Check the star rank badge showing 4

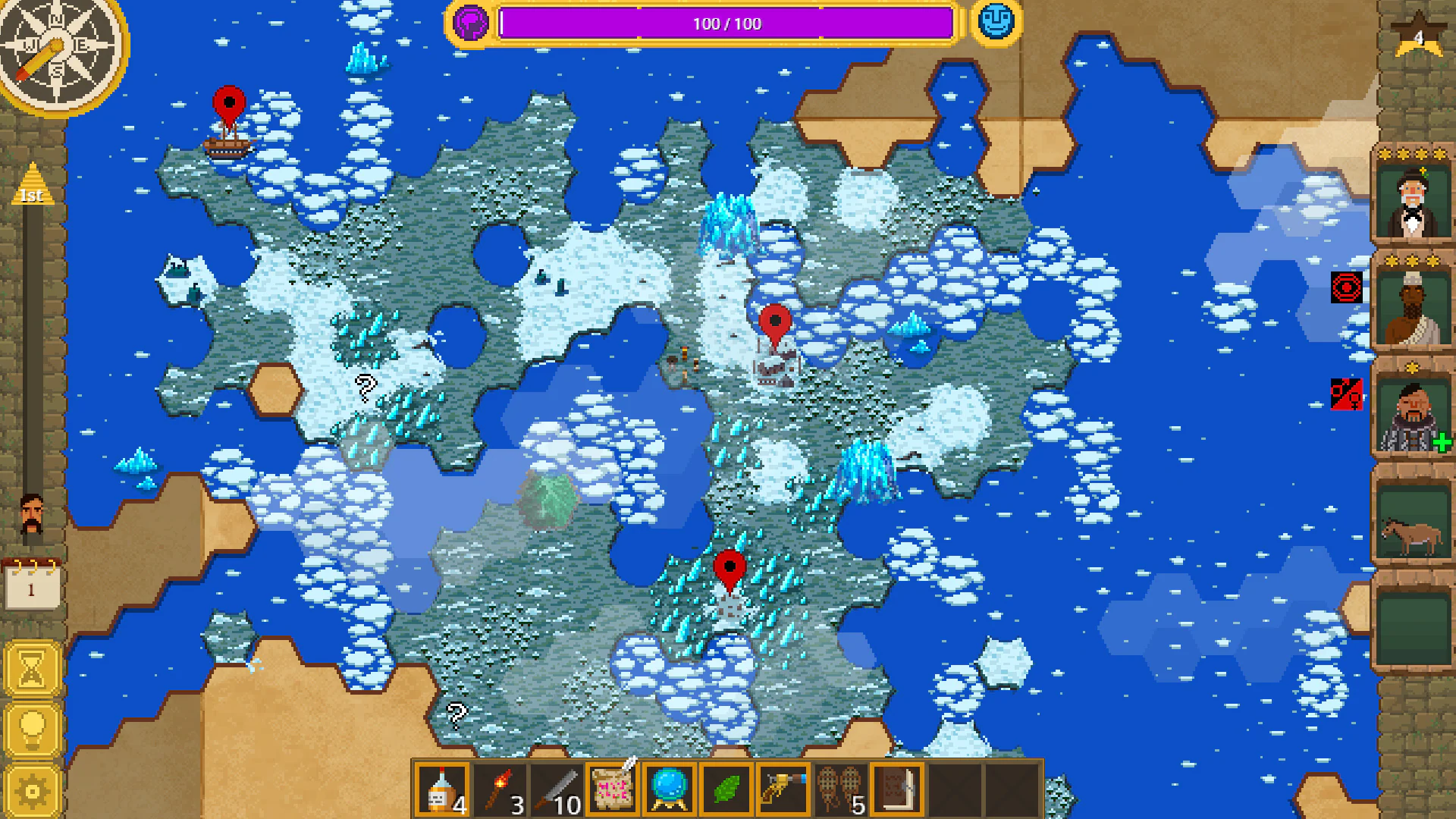click(x=1418, y=36)
